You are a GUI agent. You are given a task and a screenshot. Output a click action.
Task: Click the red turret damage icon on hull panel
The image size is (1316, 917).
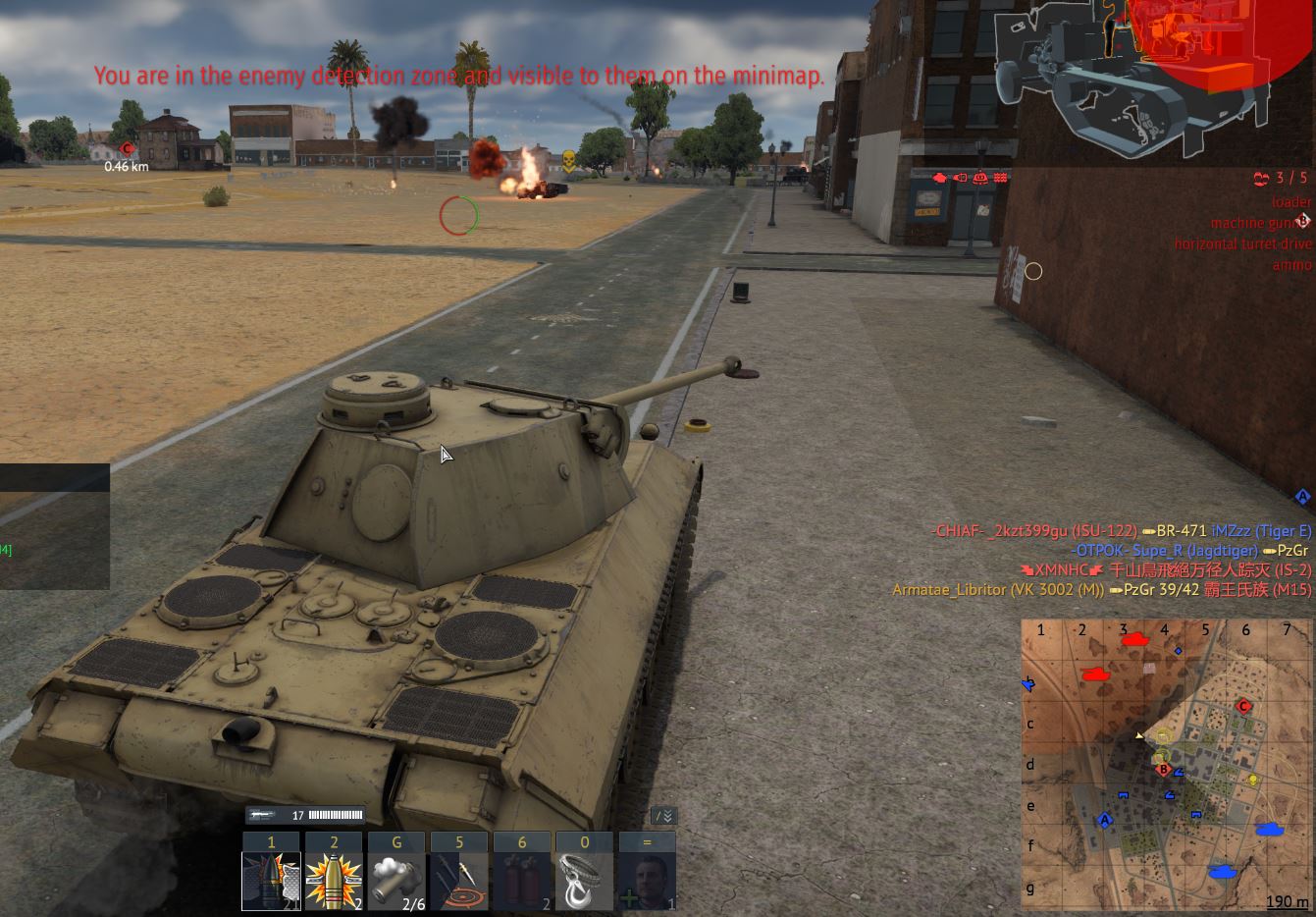[x=979, y=178]
